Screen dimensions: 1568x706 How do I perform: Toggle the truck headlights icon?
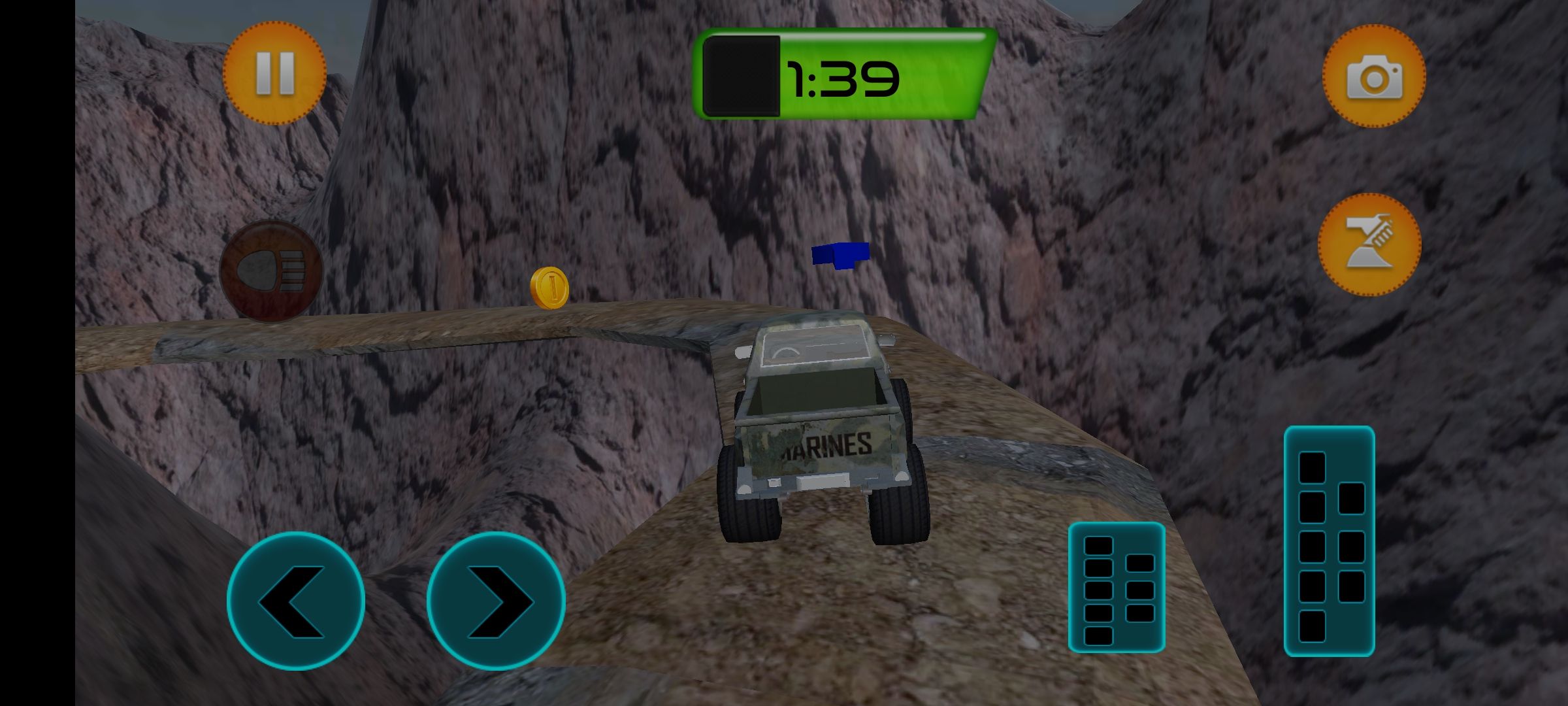[271, 270]
